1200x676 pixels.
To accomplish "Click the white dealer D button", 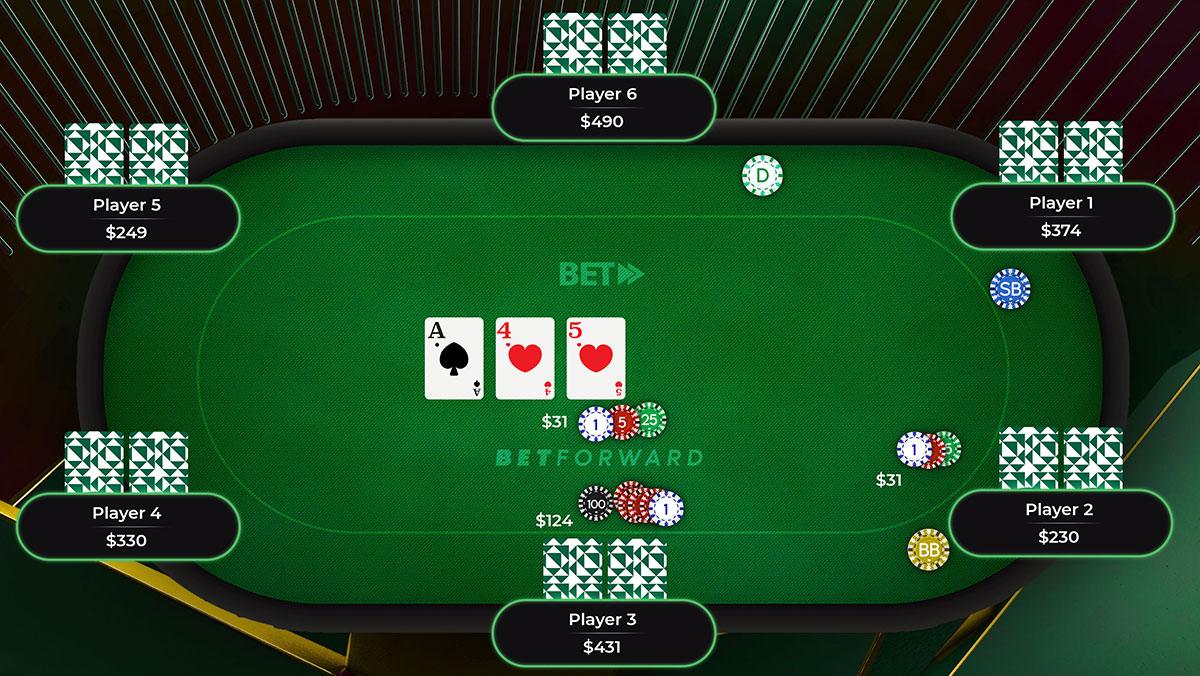I will click(762, 176).
